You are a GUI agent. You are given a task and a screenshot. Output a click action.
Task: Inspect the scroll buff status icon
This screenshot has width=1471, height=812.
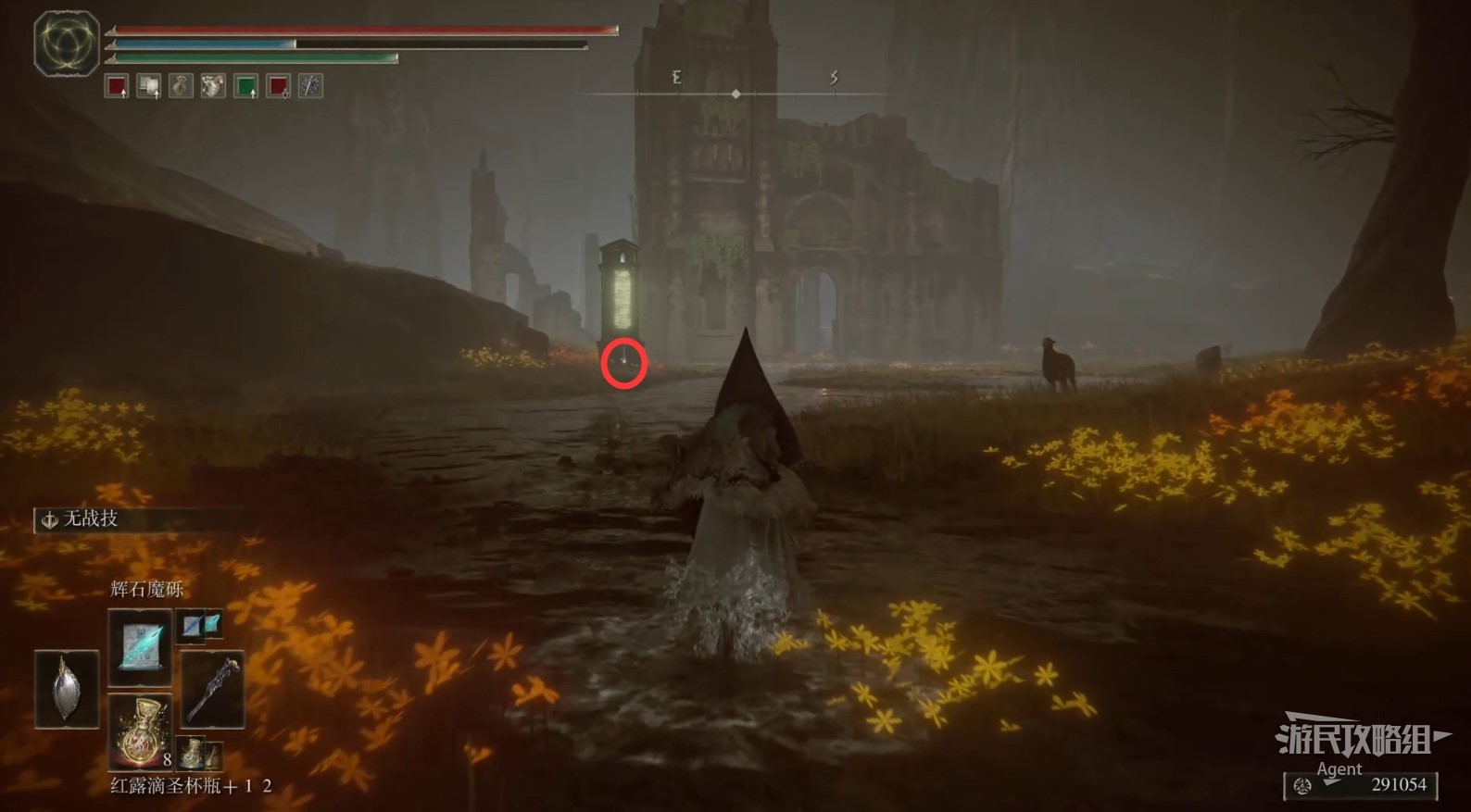coord(148,86)
